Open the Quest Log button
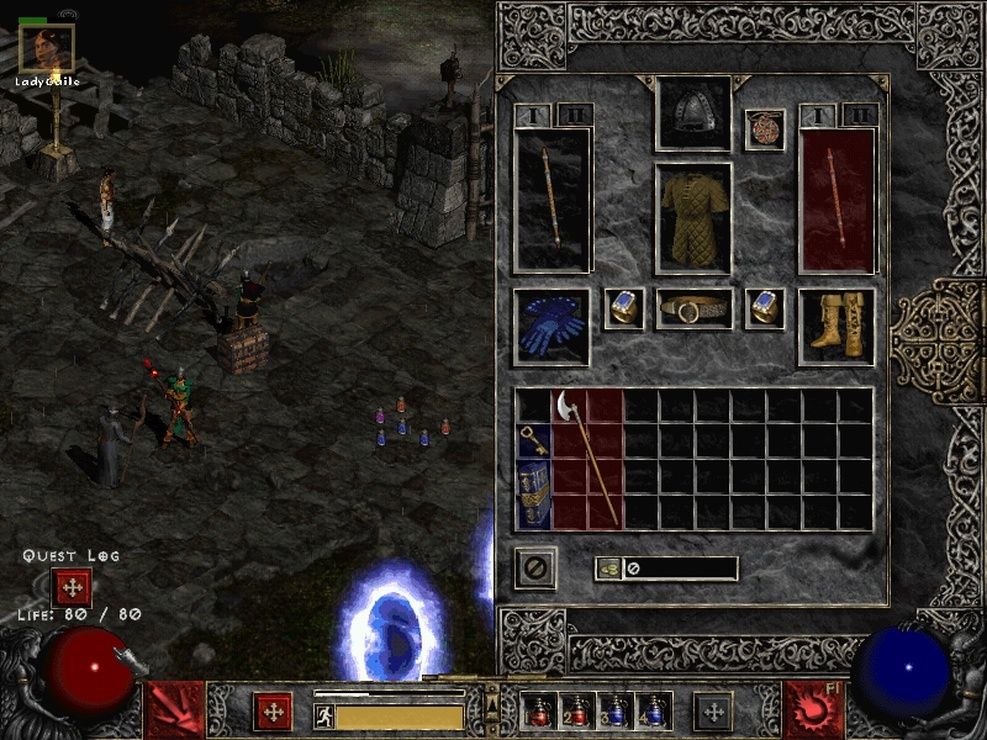 72,587
